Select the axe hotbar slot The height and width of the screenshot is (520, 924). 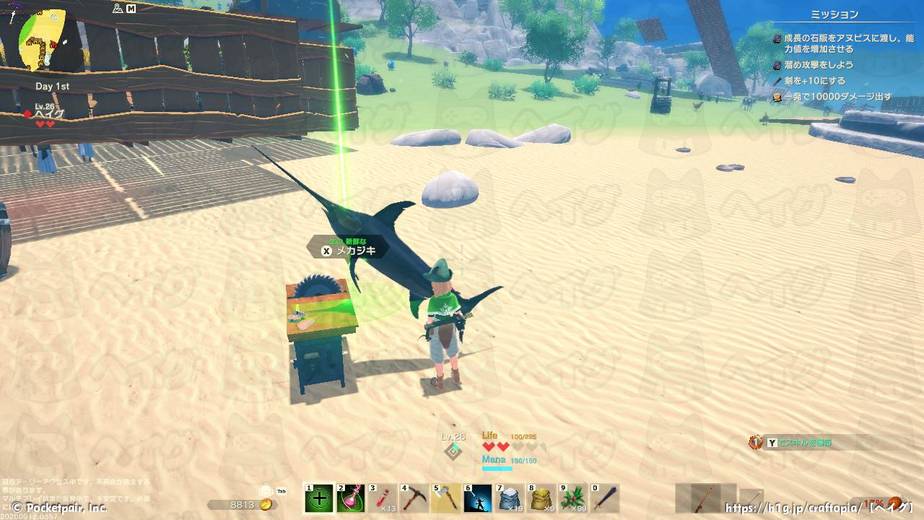[447, 498]
